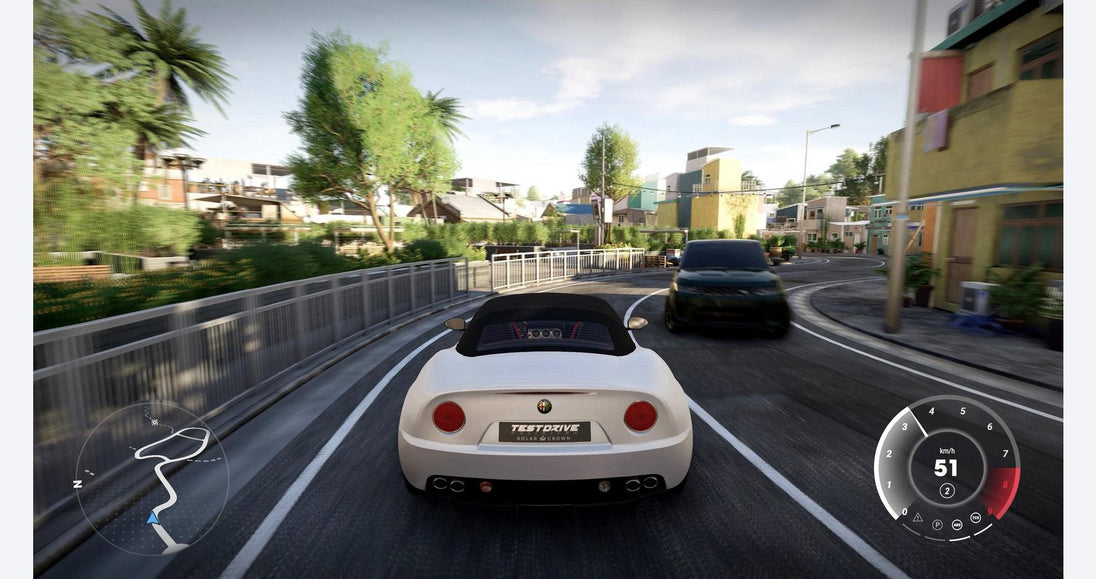Toggle the TCS traction control indicator

coord(973,517)
